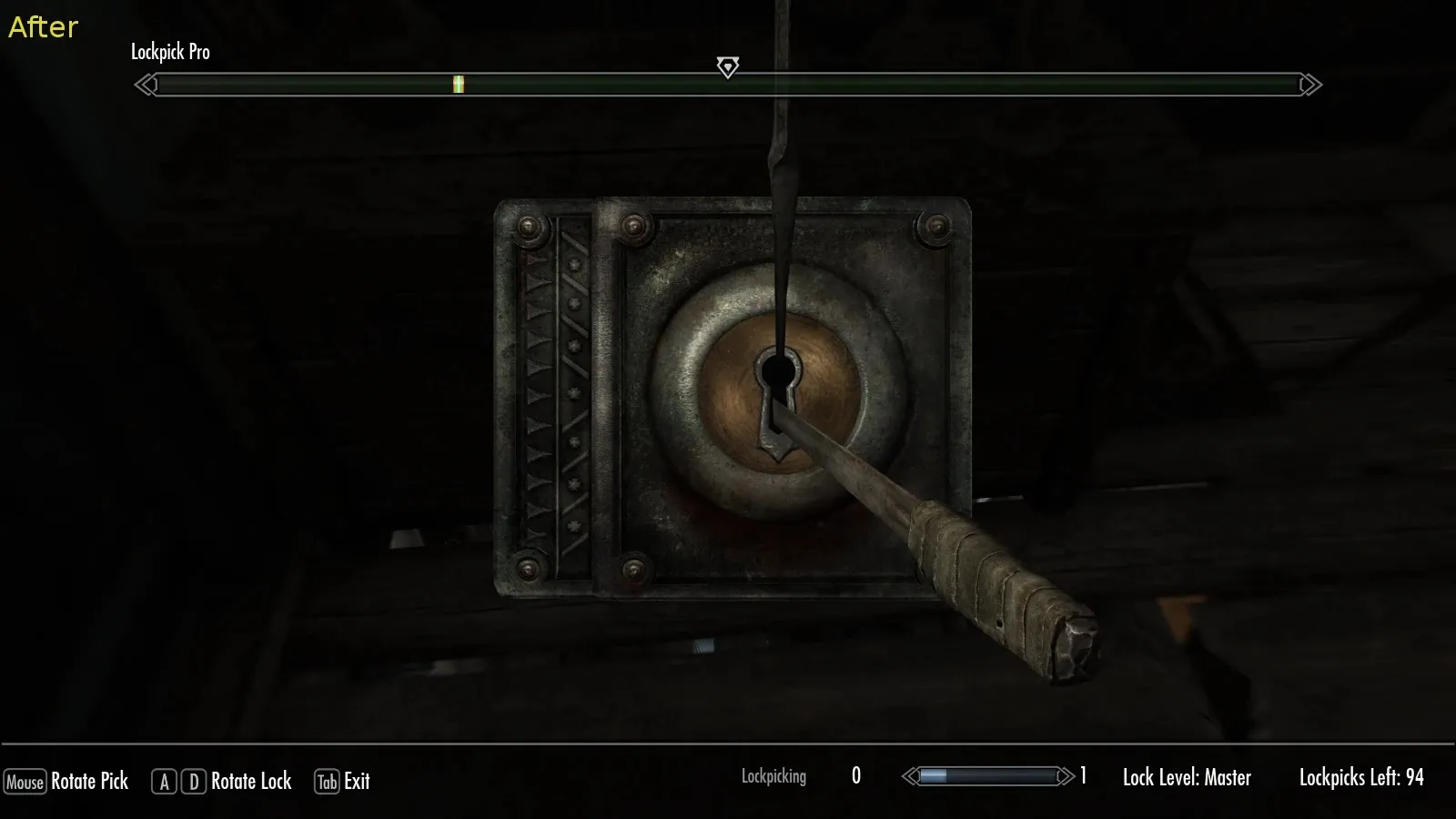Exit the lockpicking screen
Image resolution: width=1456 pixels, height=819 pixels.
(343, 781)
